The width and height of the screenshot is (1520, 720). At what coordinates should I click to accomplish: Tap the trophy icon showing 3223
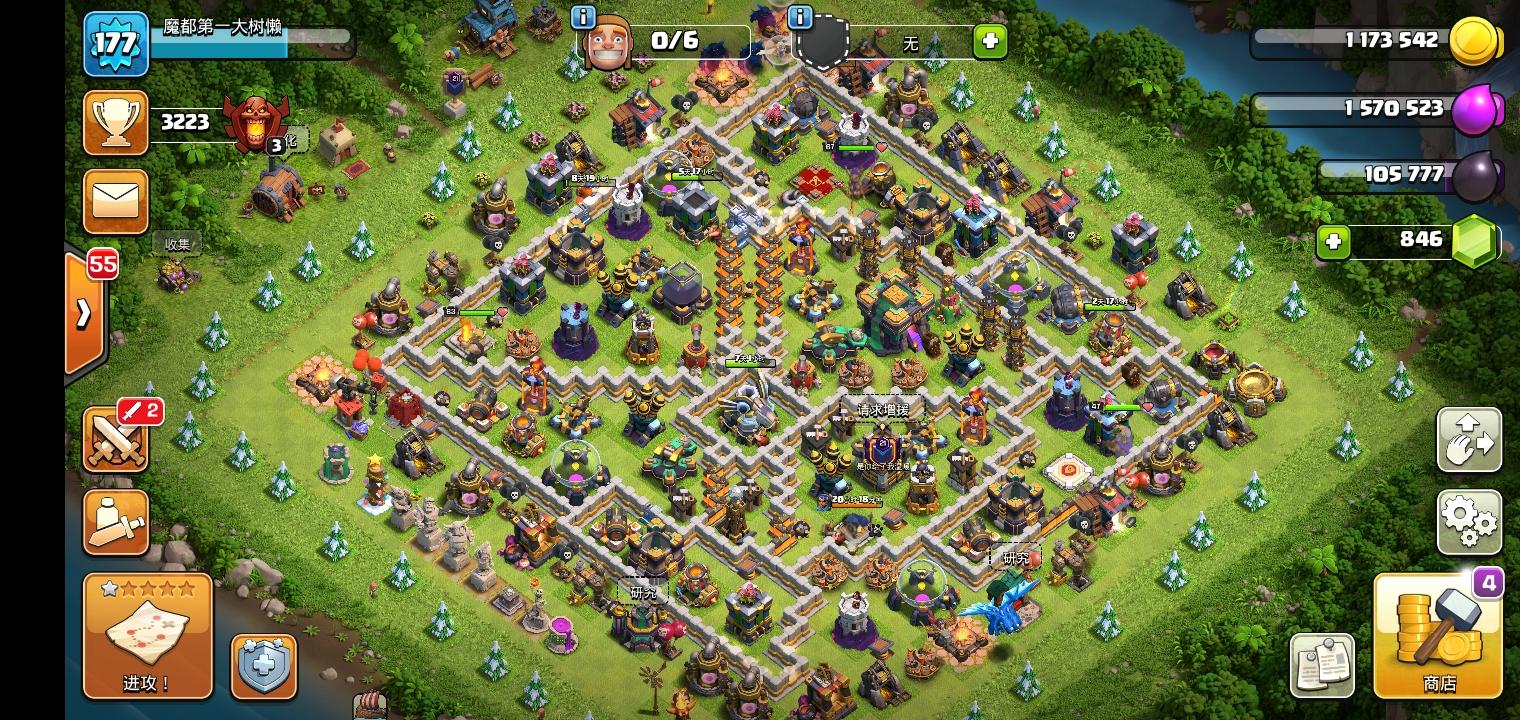115,122
